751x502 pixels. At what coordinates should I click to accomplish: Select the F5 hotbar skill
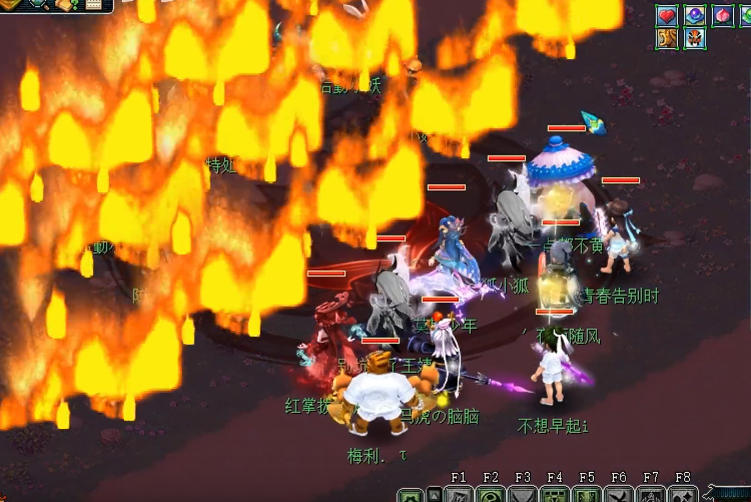(586, 495)
